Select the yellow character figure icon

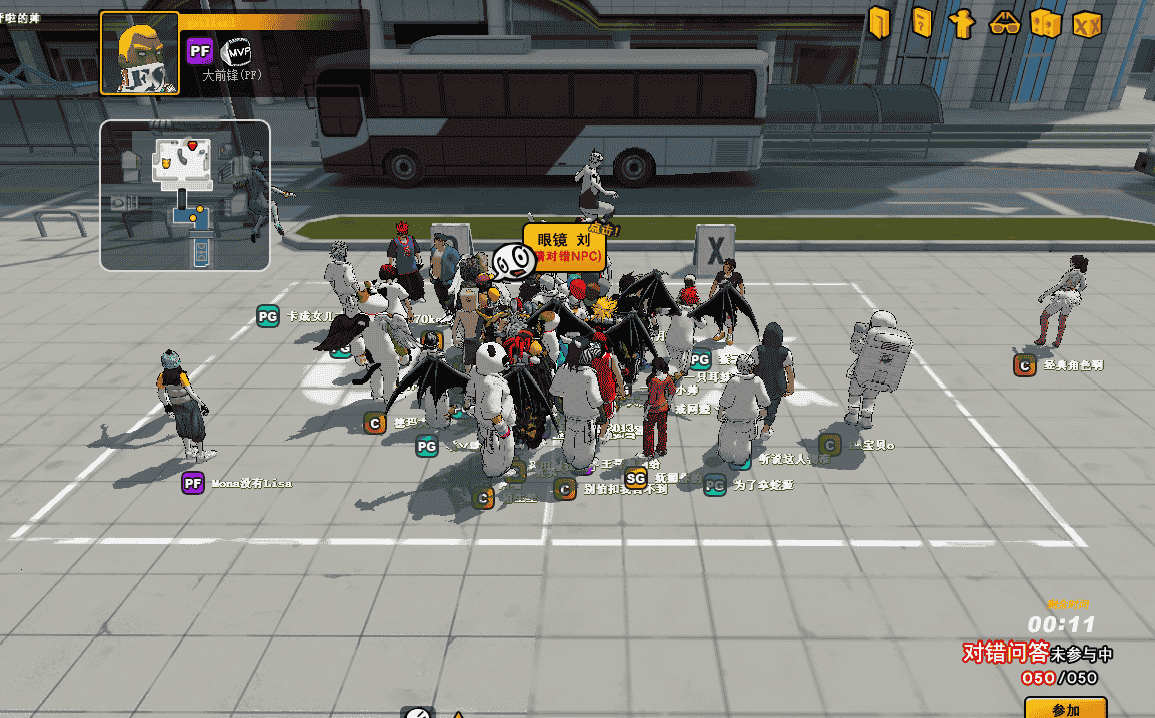pos(962,23)
